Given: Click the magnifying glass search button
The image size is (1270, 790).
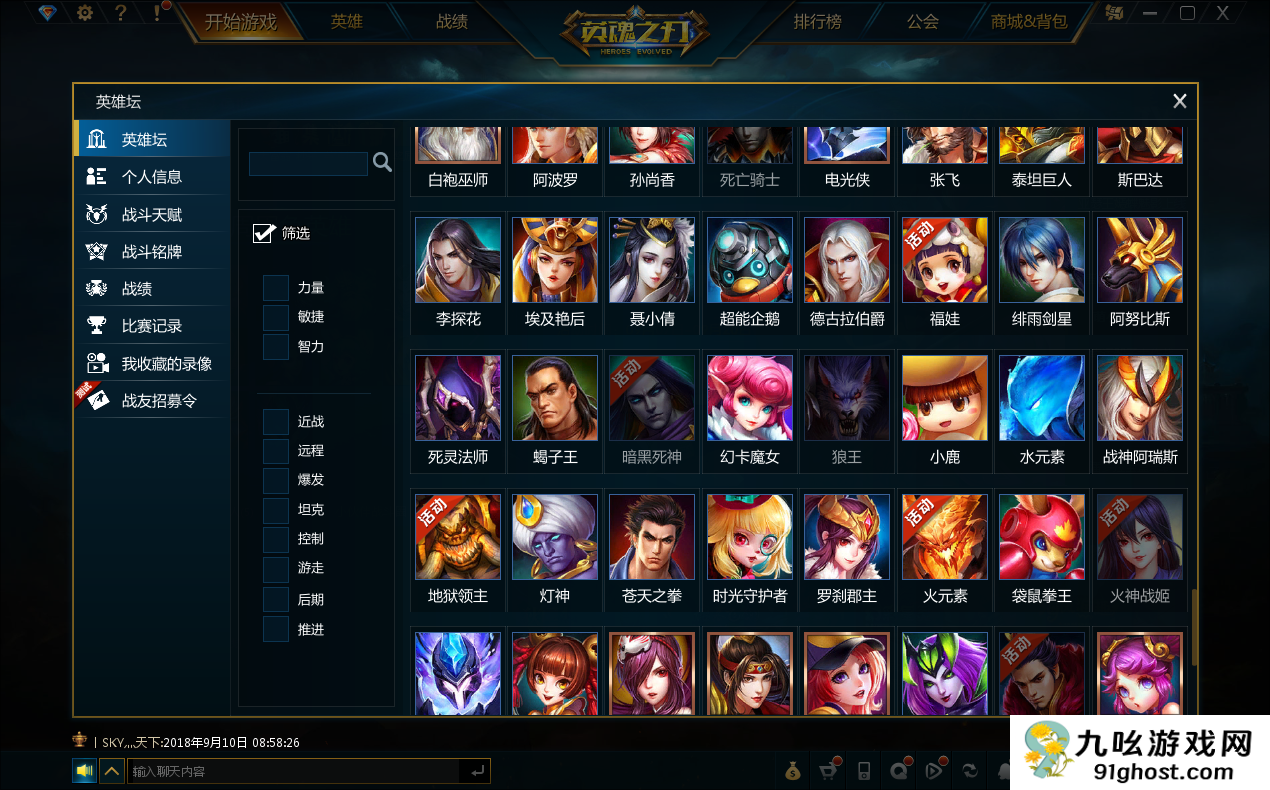Looking at the screenshot, I should (x=382, y=162).
